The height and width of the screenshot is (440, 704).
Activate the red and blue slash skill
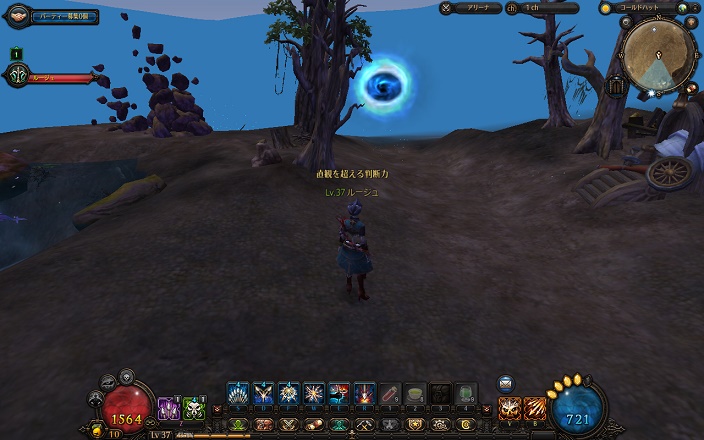(338, 394)
